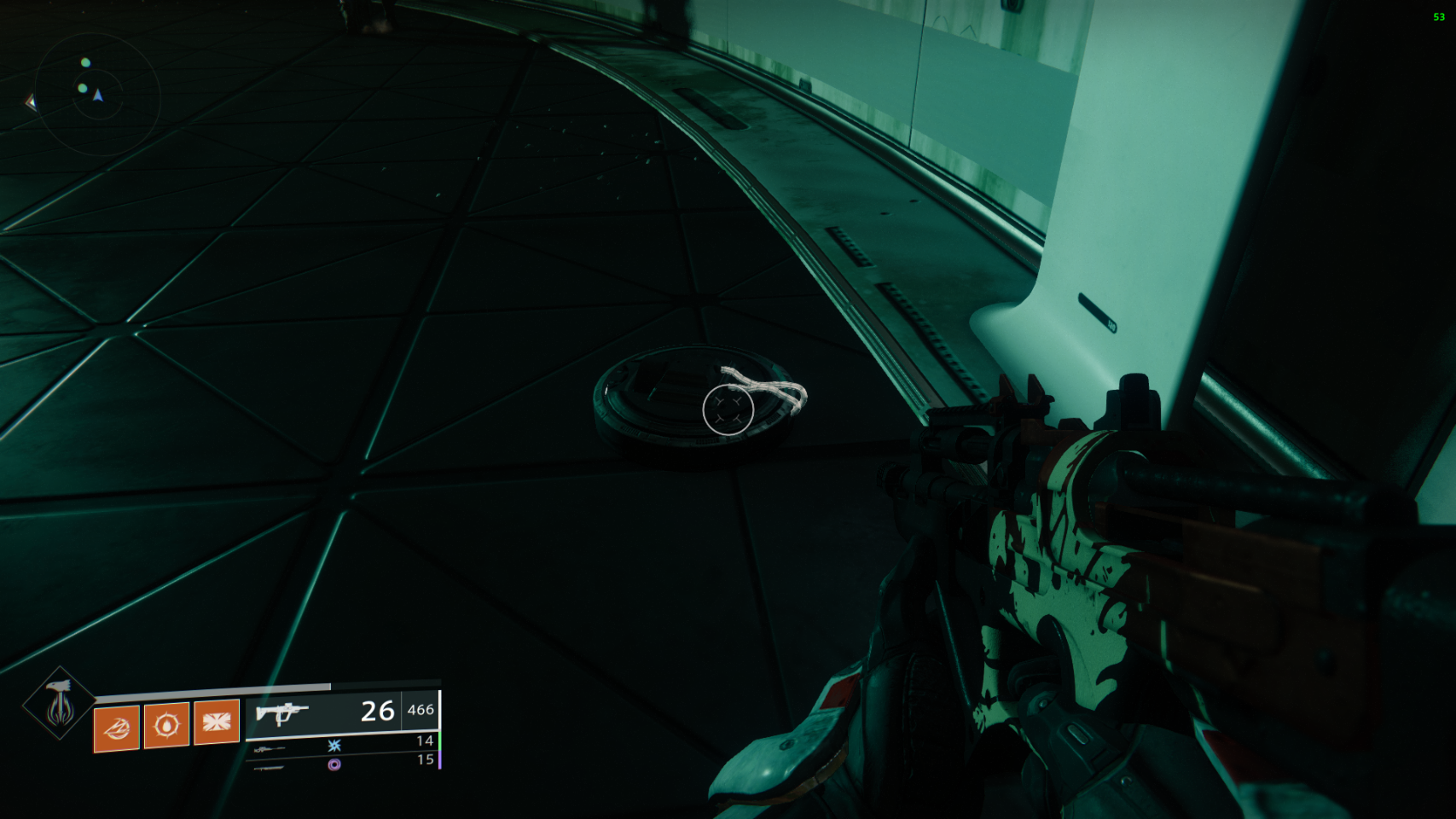Switch to the special weapon with 14 ammo
This screenshot has height=819, width=1456.
point(270,748)
